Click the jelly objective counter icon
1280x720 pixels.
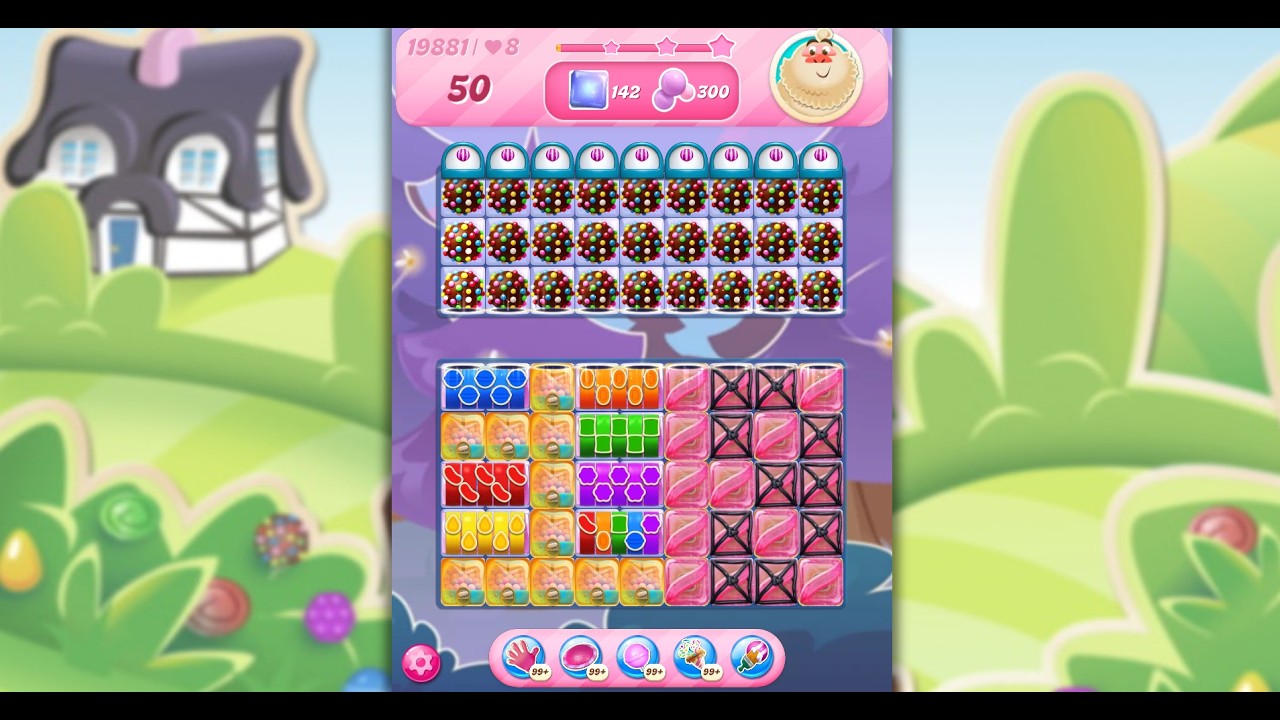tap(588, 91)
